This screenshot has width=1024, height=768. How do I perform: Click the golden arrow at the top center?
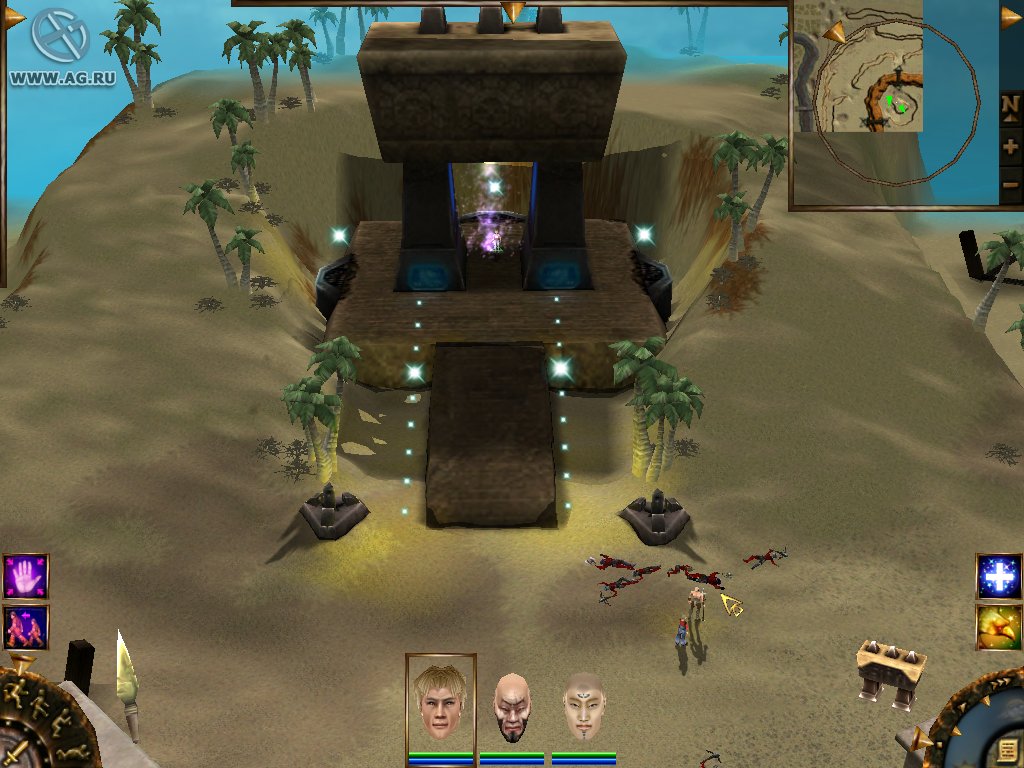(513, 11)
